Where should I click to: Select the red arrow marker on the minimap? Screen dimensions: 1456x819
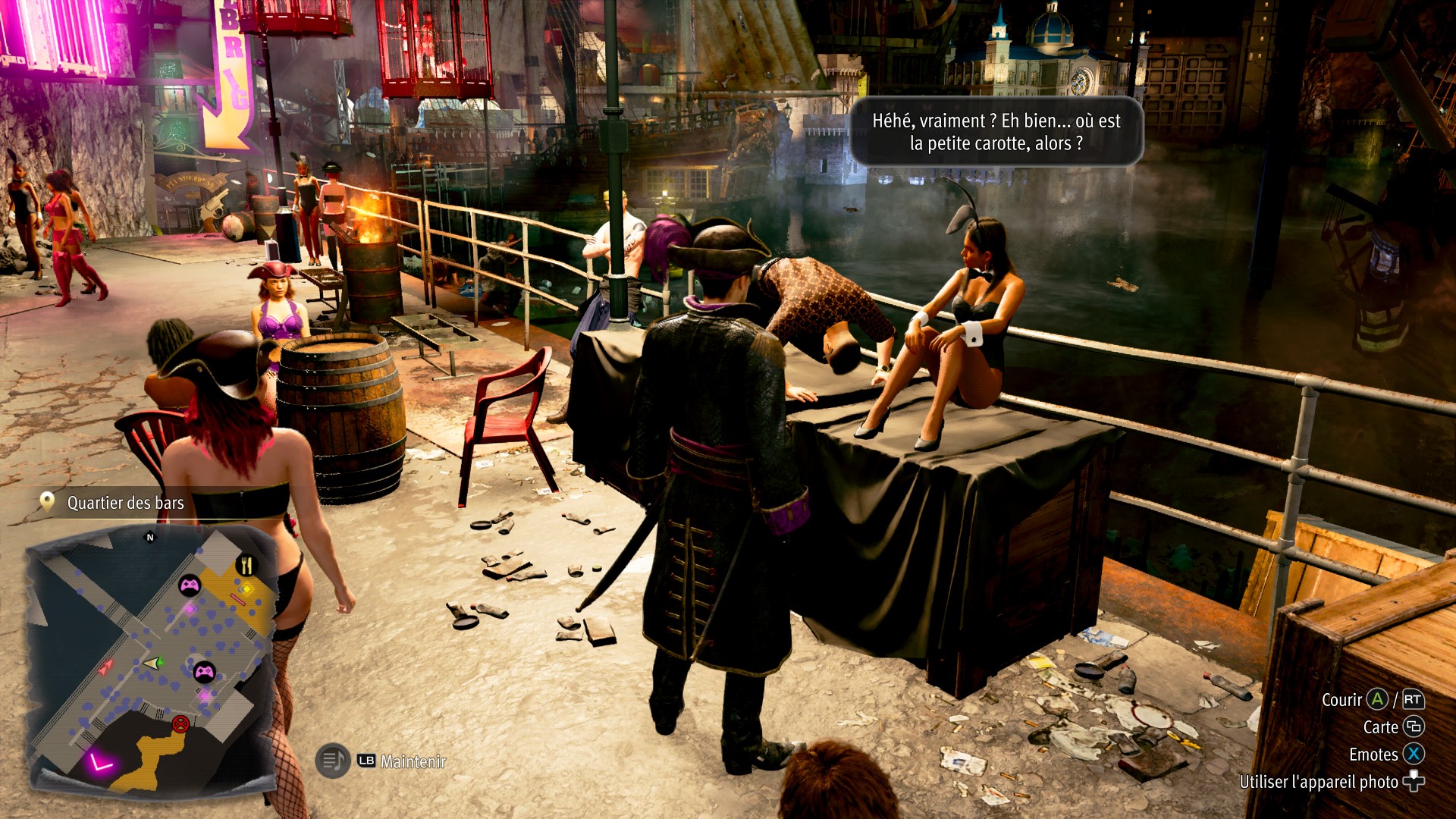point(105,667)
